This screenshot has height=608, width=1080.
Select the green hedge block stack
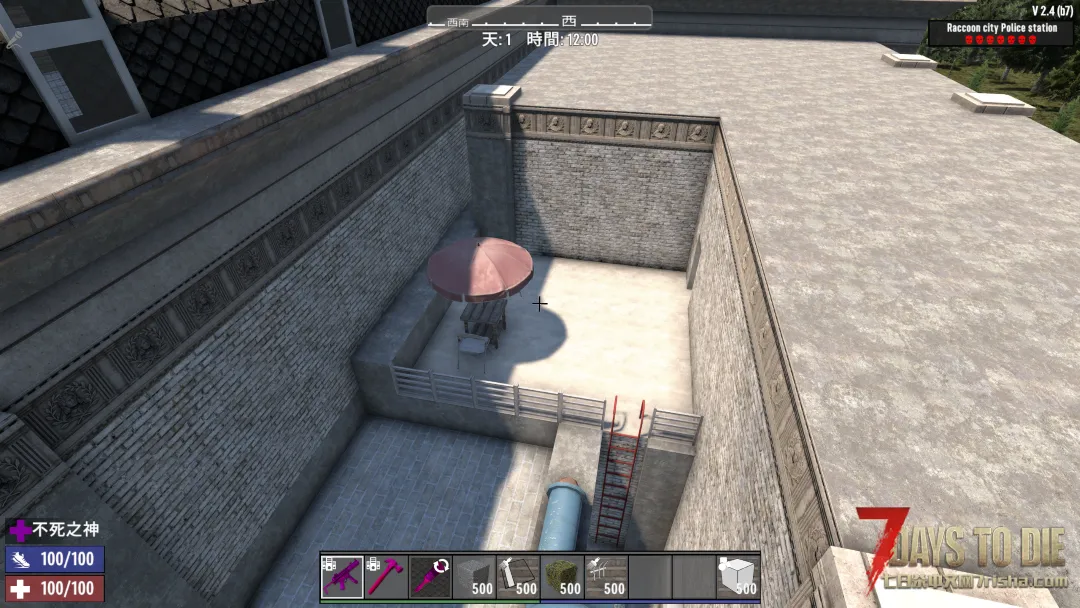[562, 577]
